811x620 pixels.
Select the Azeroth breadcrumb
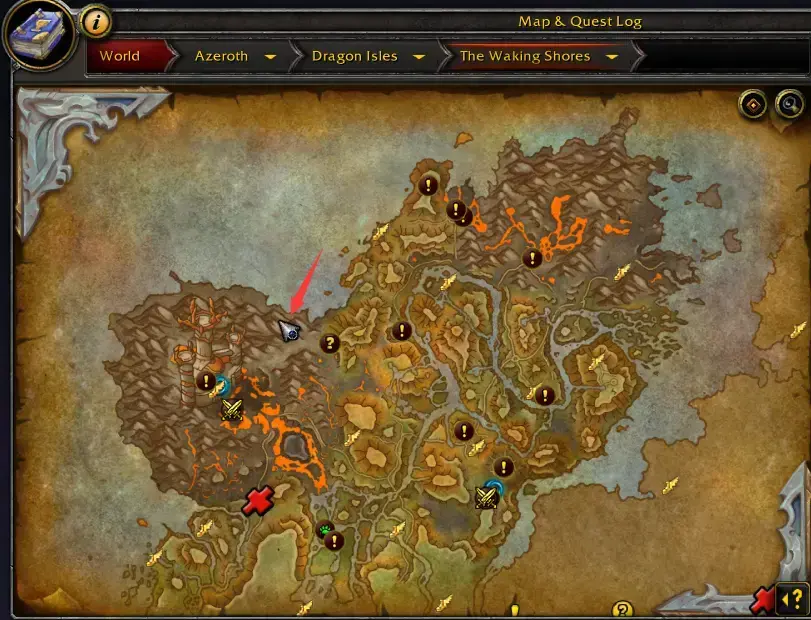point(221,56)
